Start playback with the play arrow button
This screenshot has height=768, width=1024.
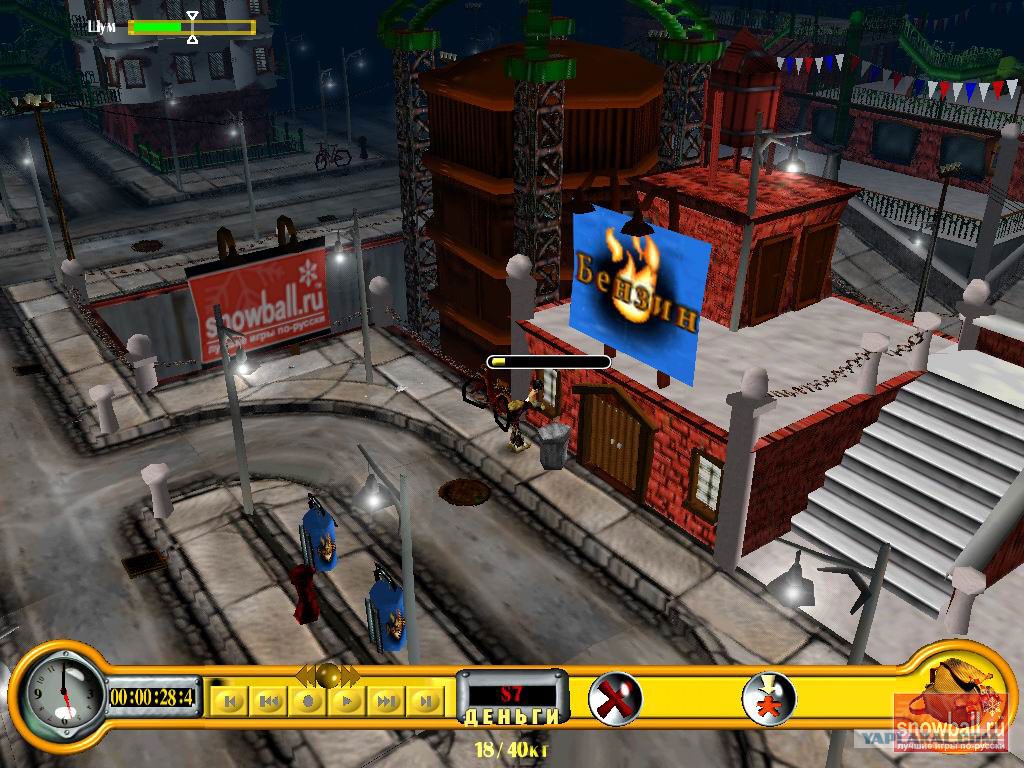[x=347, y=701]
